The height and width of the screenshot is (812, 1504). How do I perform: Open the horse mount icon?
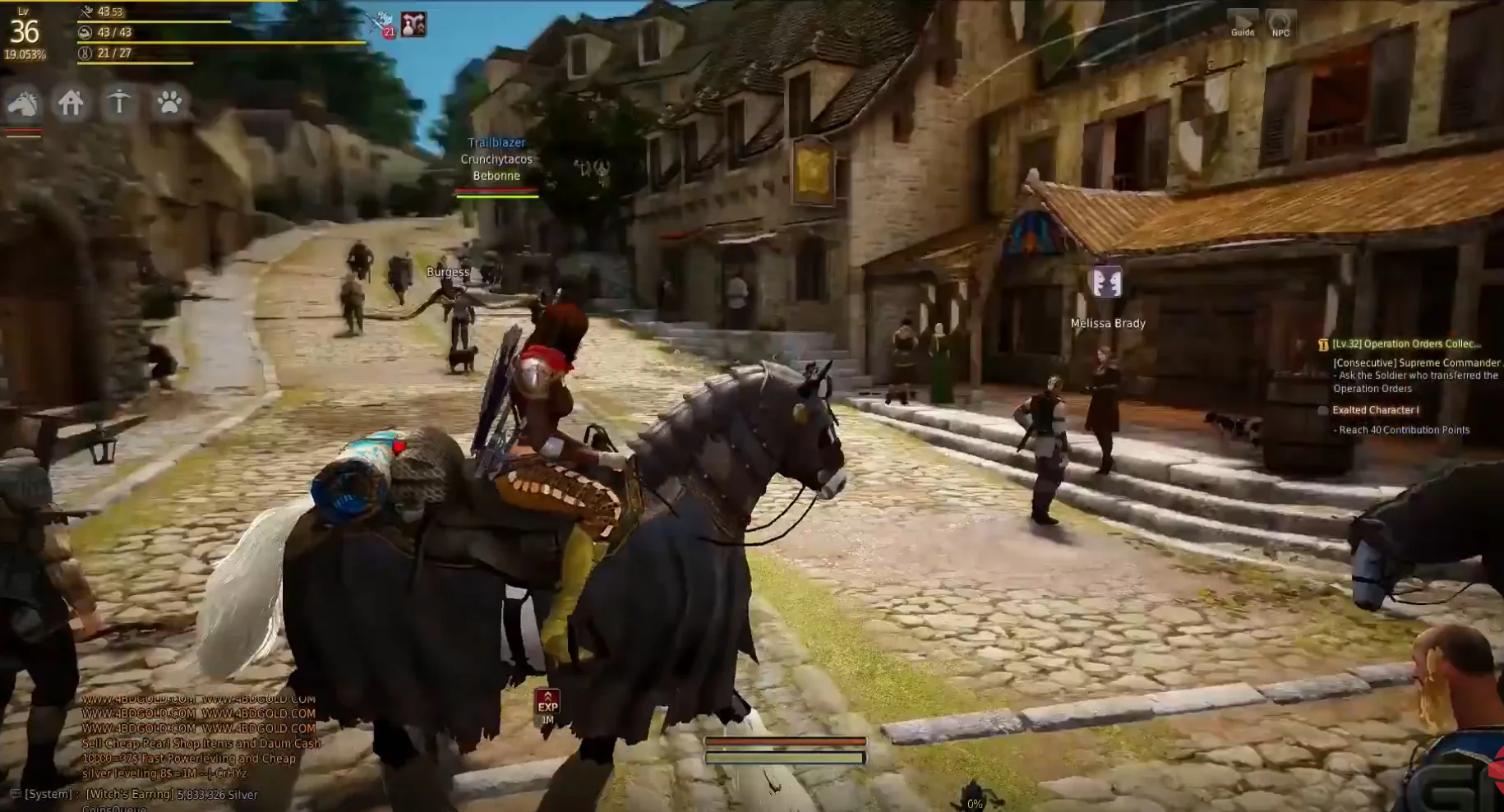[23, 104]
